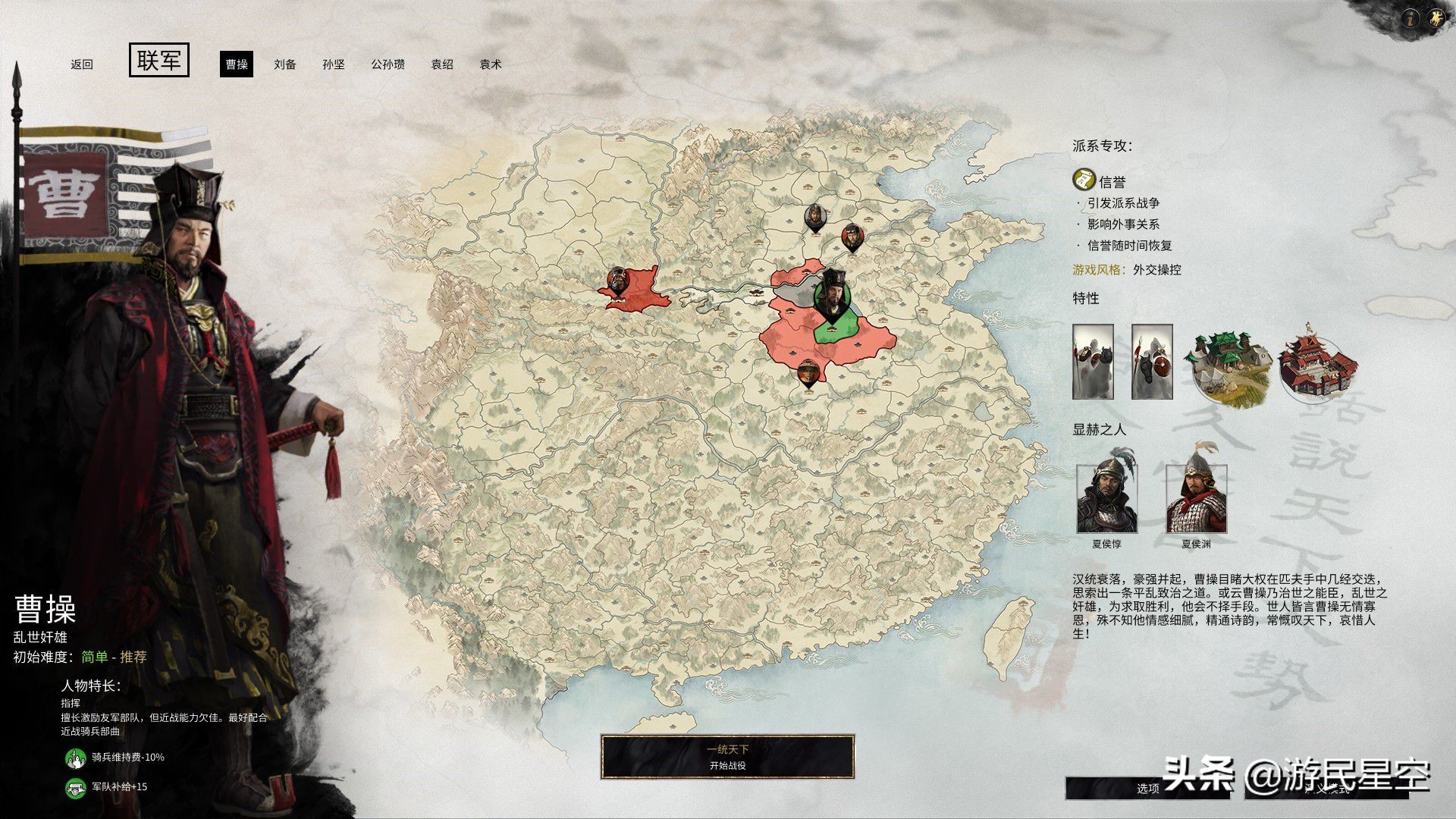Click 返回 to go back
1456x819 pixels.
coord(82,65)
